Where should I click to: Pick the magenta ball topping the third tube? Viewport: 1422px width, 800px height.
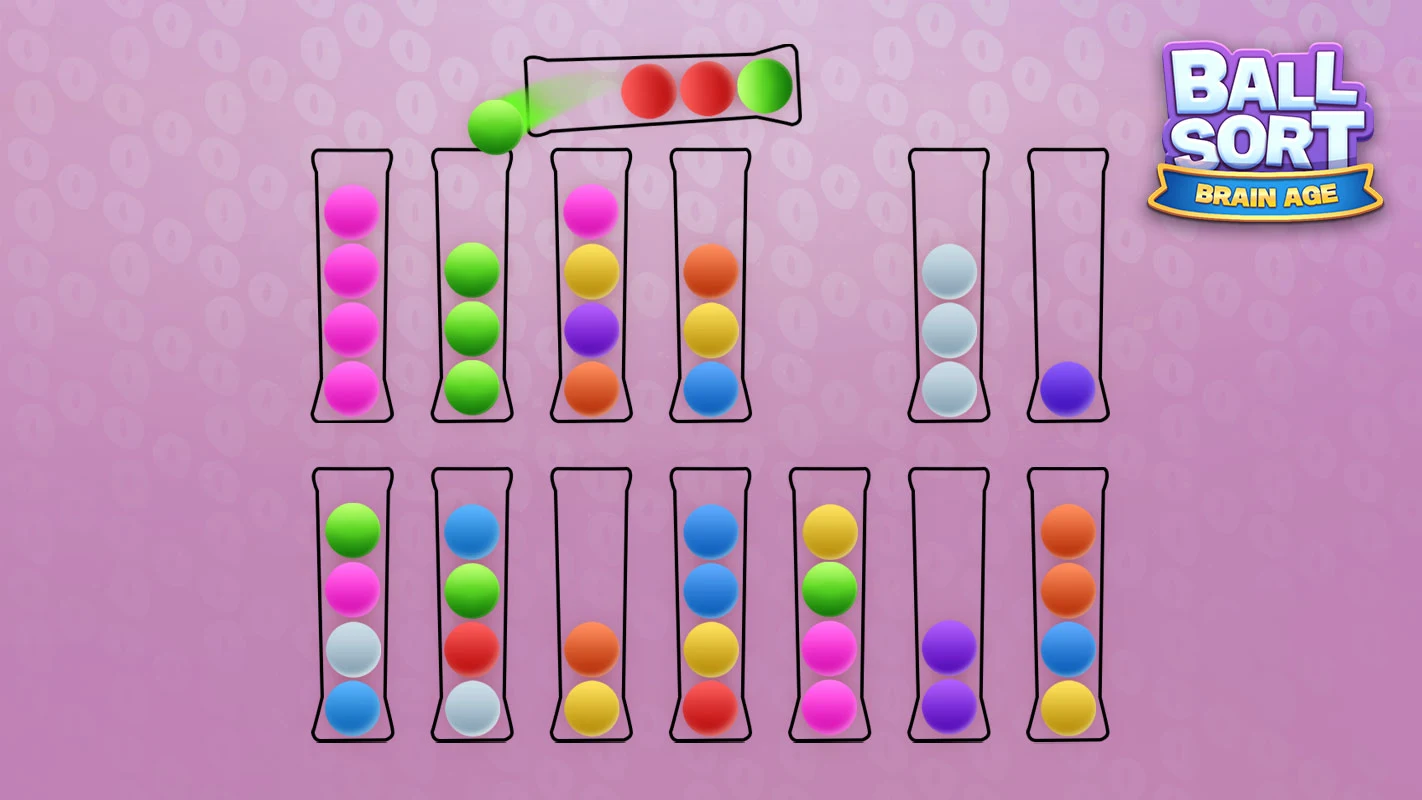[592, 207]
